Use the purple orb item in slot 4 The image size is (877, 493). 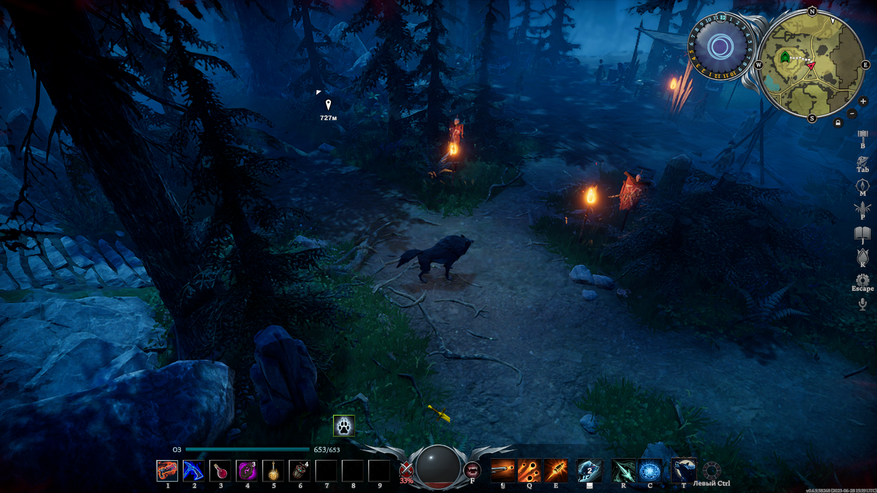tap(246, 470)
